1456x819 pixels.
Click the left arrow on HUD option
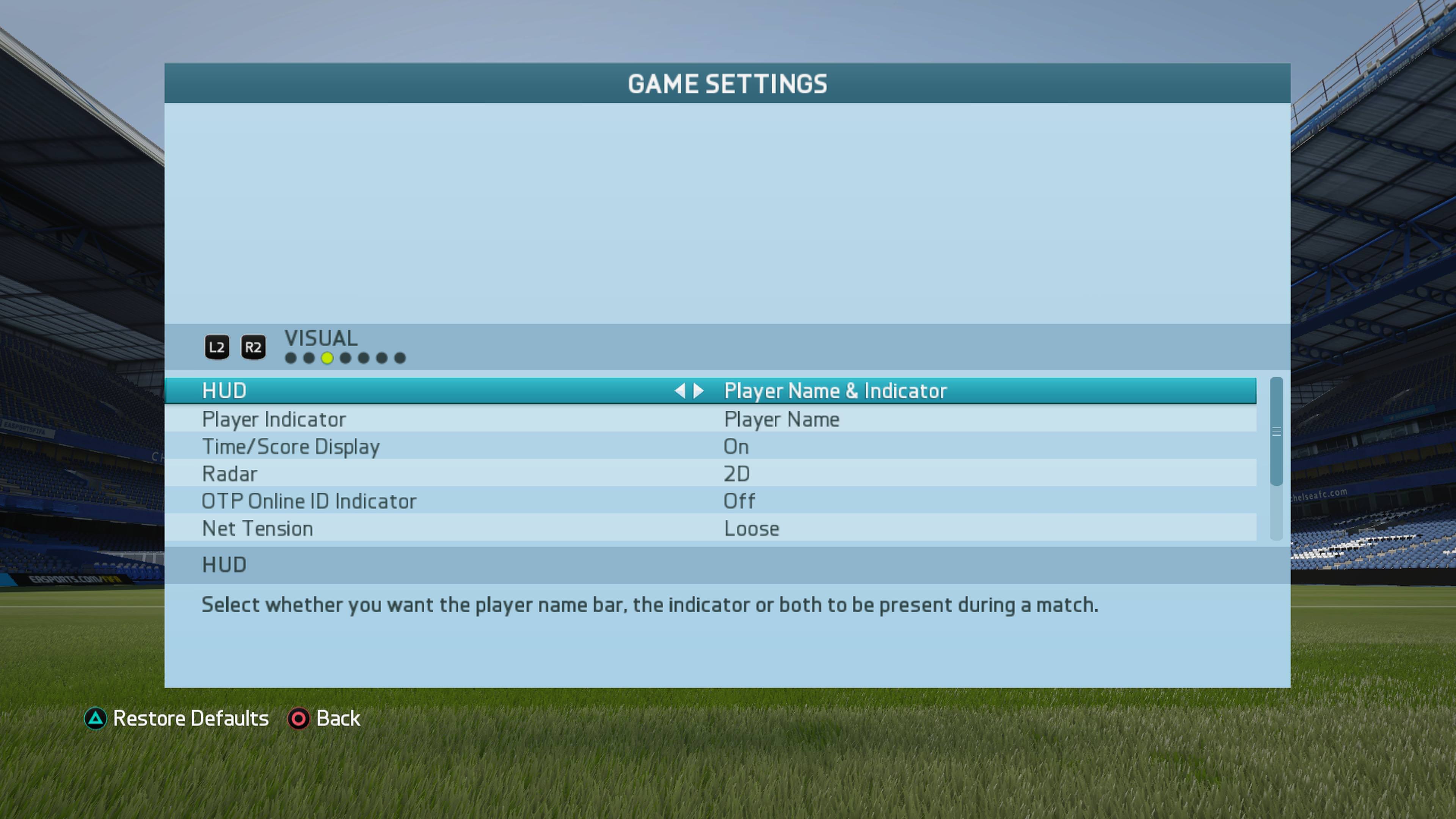coord(679,391)
